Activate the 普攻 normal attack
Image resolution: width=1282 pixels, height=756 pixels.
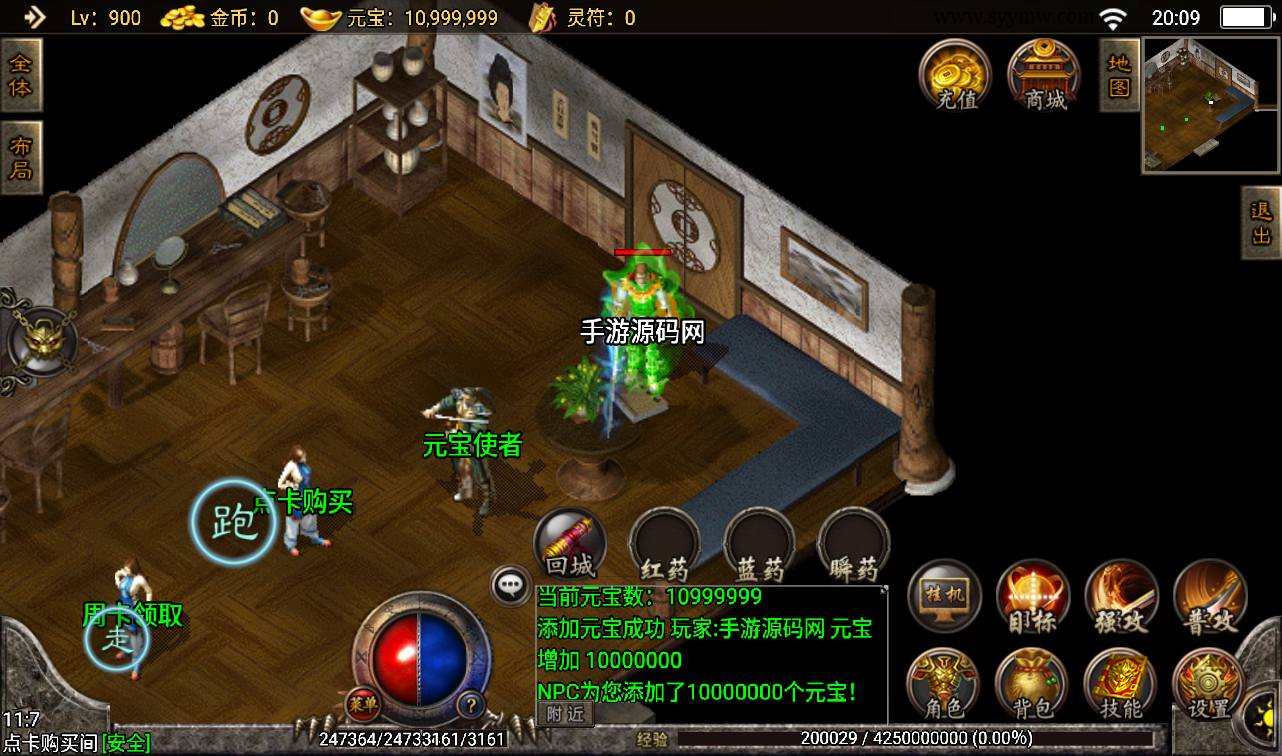[1209, 597]
